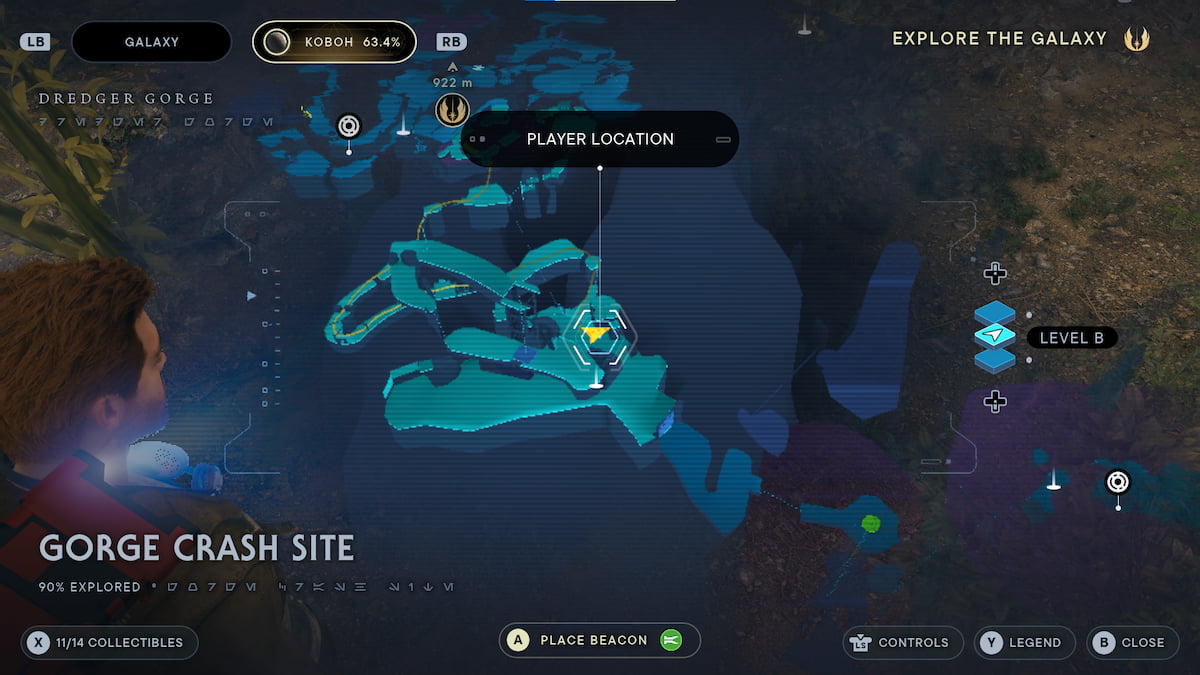Select the meditation point marker at 922 m
Screen dimensions: 1200x675
[452, 110]
